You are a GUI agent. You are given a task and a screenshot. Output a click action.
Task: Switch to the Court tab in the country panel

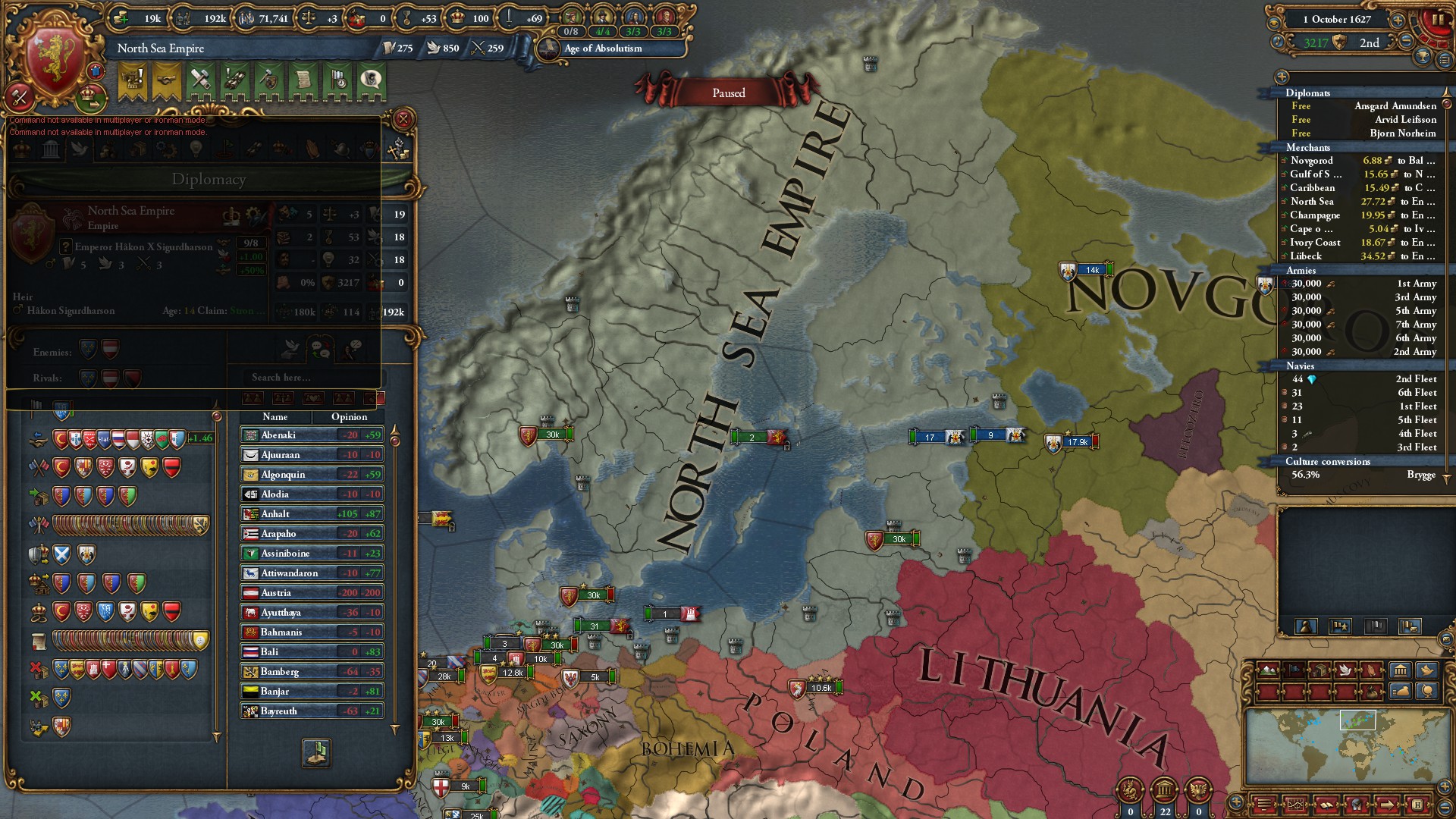click(23, 149)
